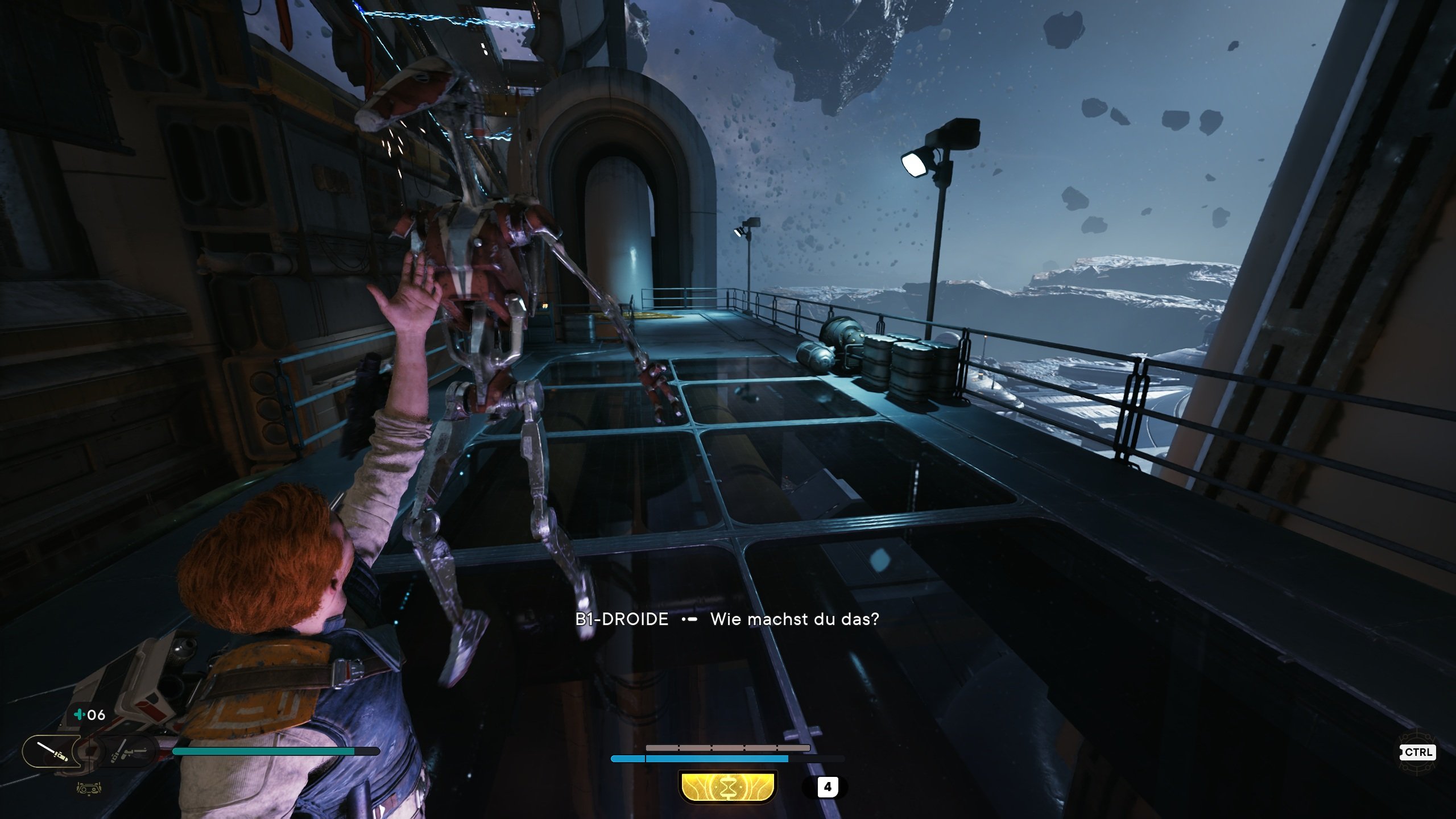Click the BD-1 droid face icon
The height and width of the screenshot is (819, 1456).
[89, 789]
